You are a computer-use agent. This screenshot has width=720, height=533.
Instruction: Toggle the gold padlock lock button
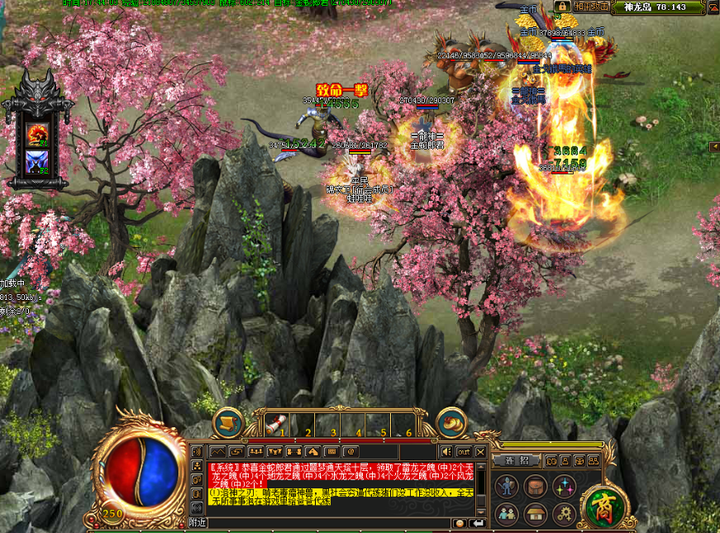point(564,6)
